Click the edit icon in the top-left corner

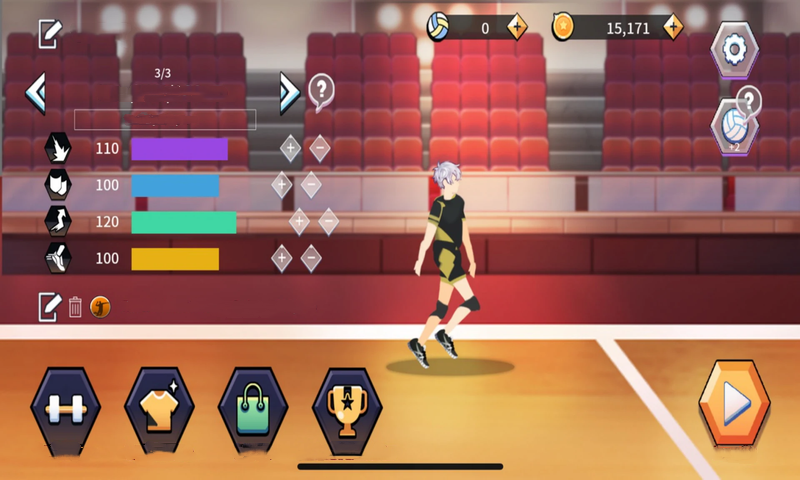(49, 35)
